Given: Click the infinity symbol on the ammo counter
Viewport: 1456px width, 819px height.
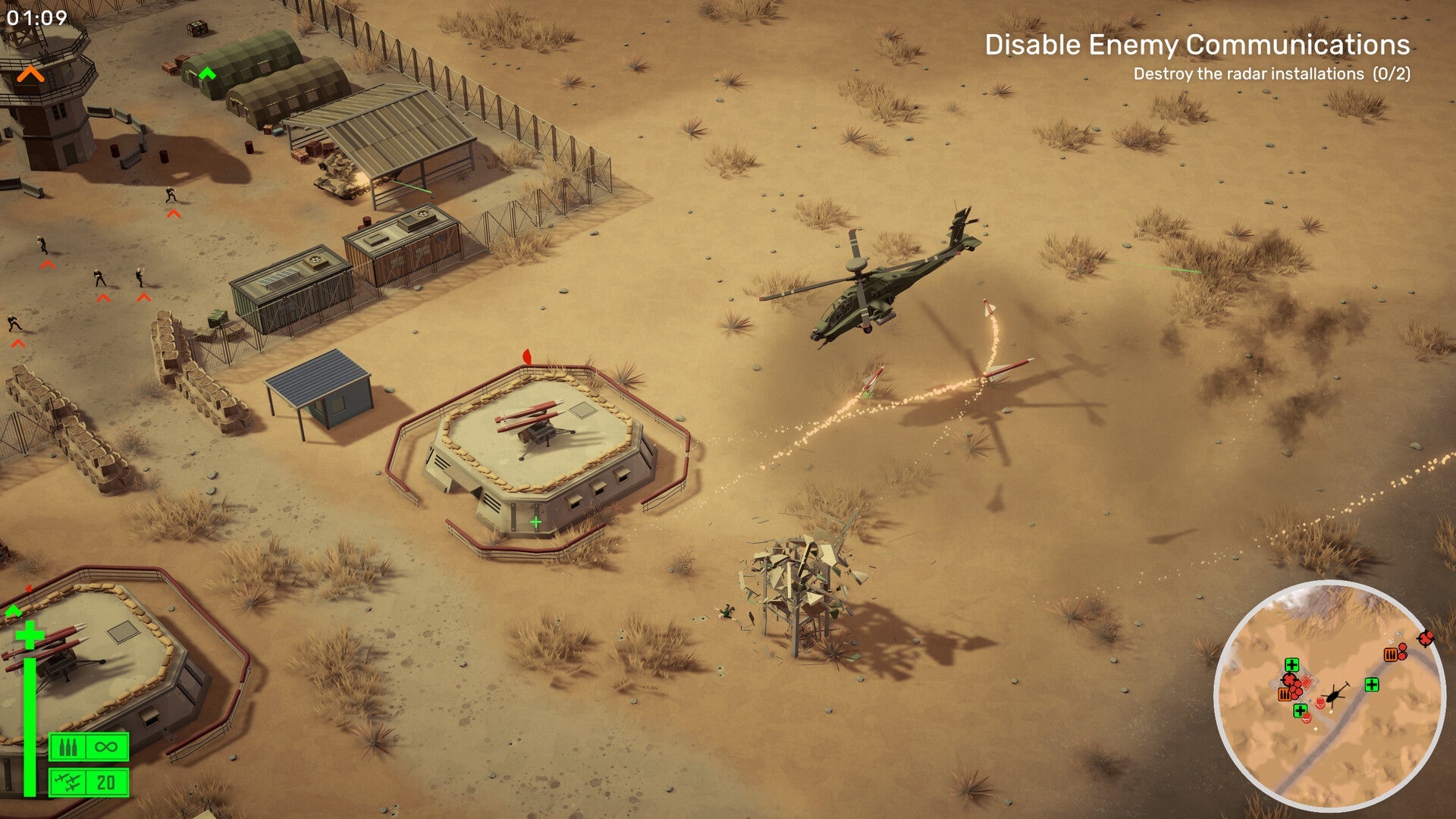Looking at the screenshot, I should (x=105, y=747).
